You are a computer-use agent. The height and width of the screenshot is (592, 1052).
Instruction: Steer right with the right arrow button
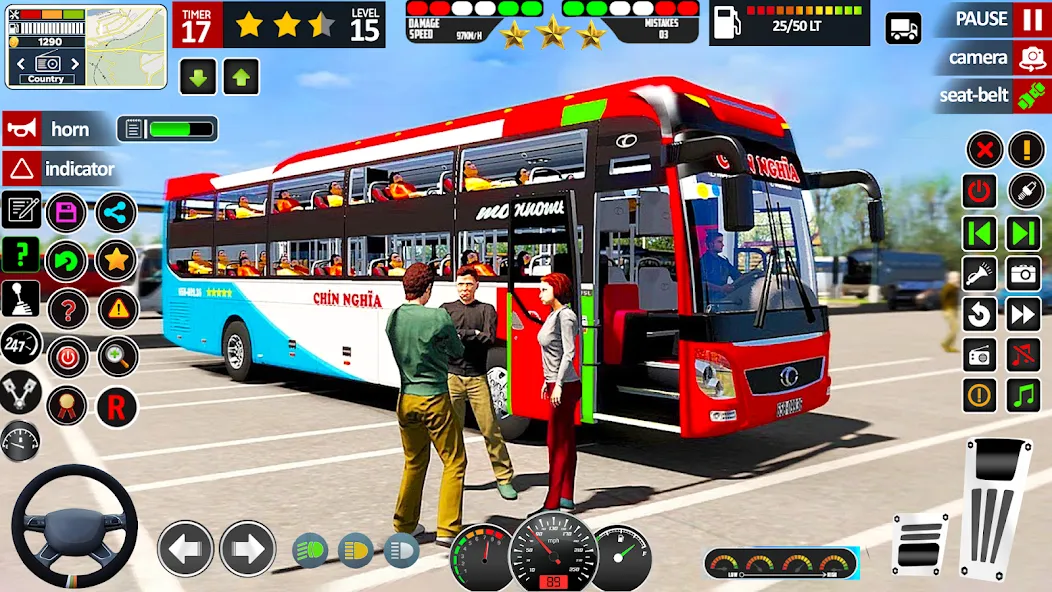pyautogui.click(x=247, y=548)
